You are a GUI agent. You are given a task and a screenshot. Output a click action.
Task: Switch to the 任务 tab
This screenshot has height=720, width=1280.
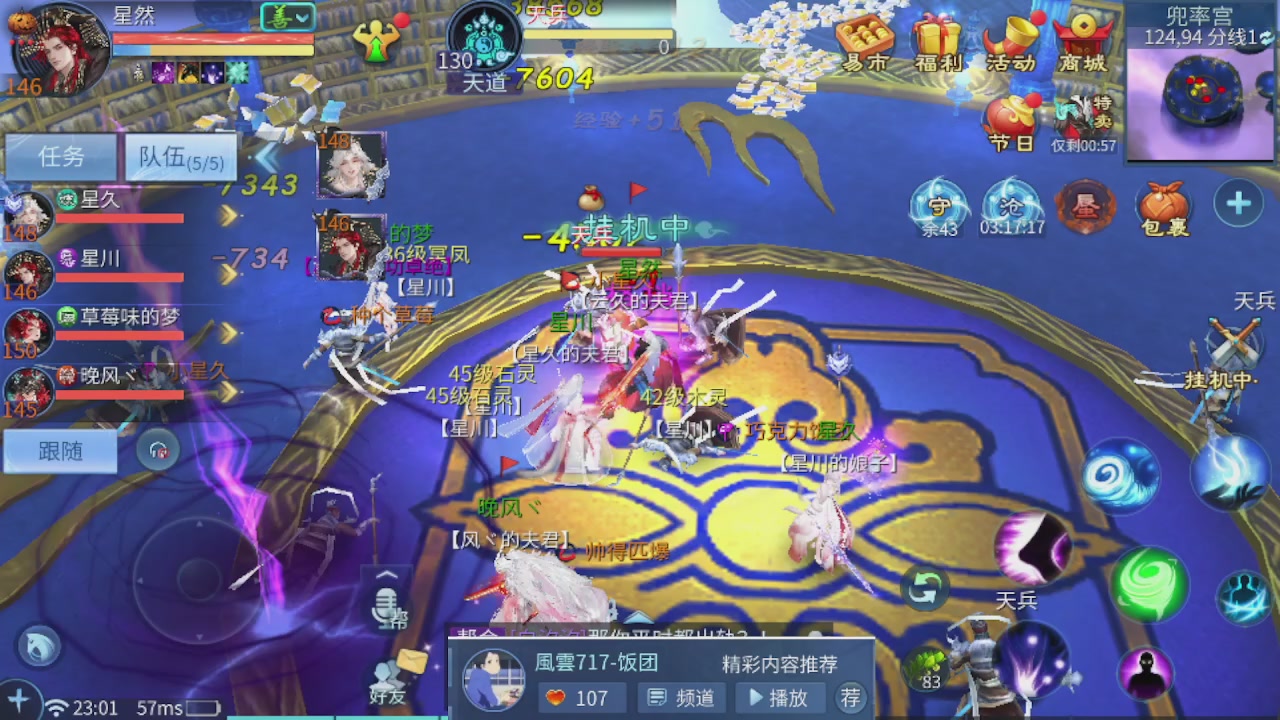[59, 158]
